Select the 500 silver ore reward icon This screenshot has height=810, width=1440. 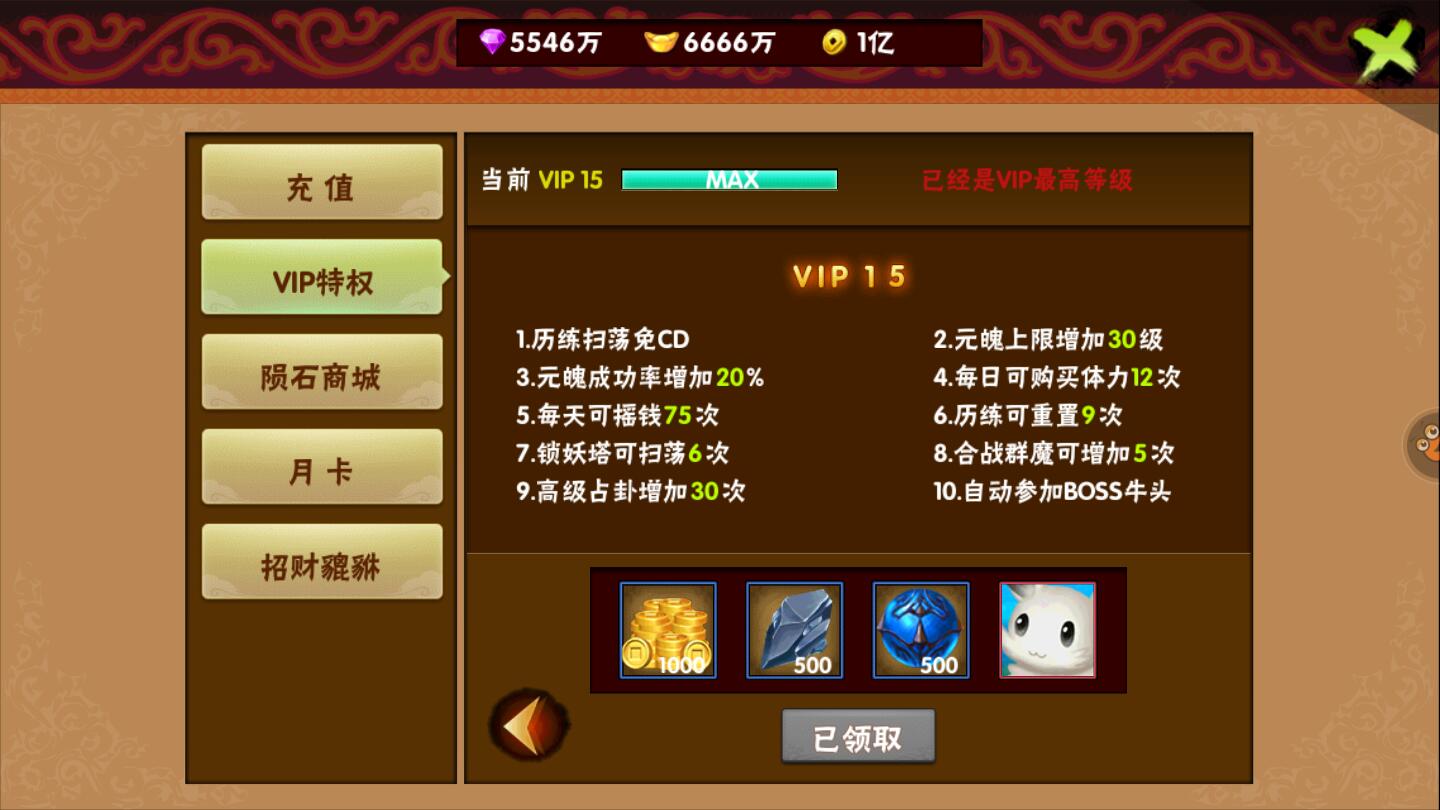tap(793, 629)
